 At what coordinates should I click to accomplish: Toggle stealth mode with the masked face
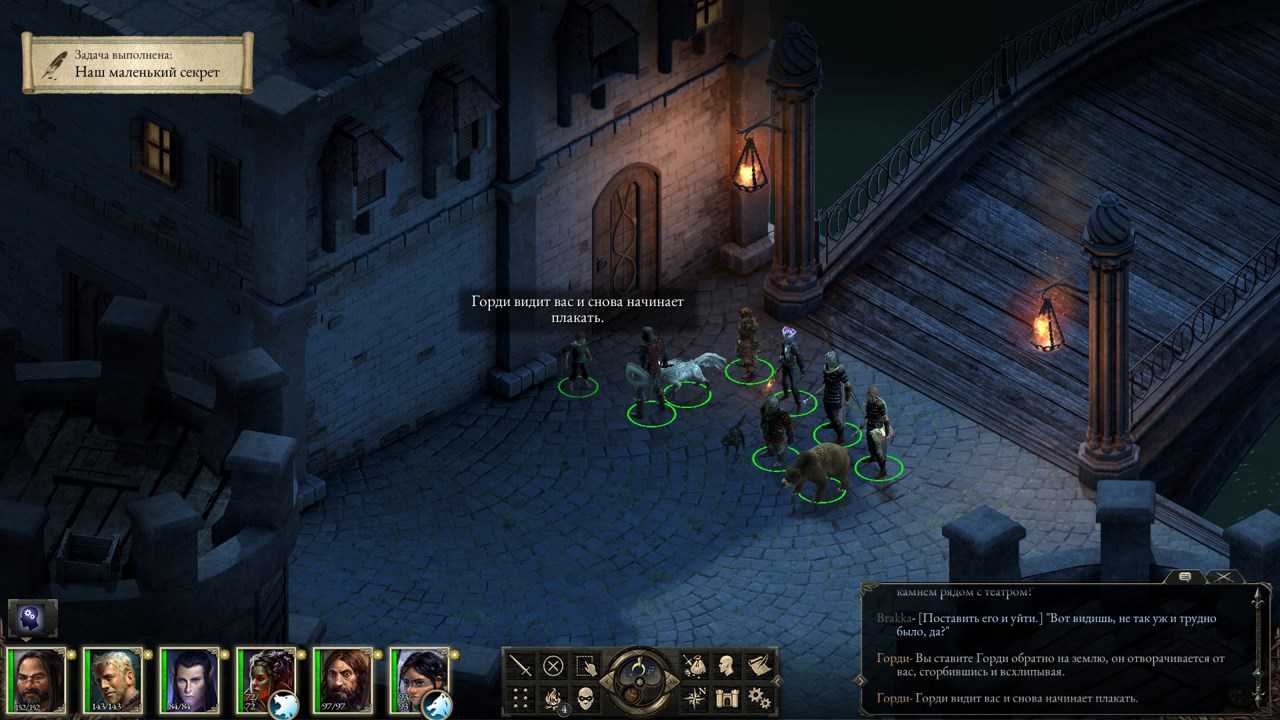586,697
